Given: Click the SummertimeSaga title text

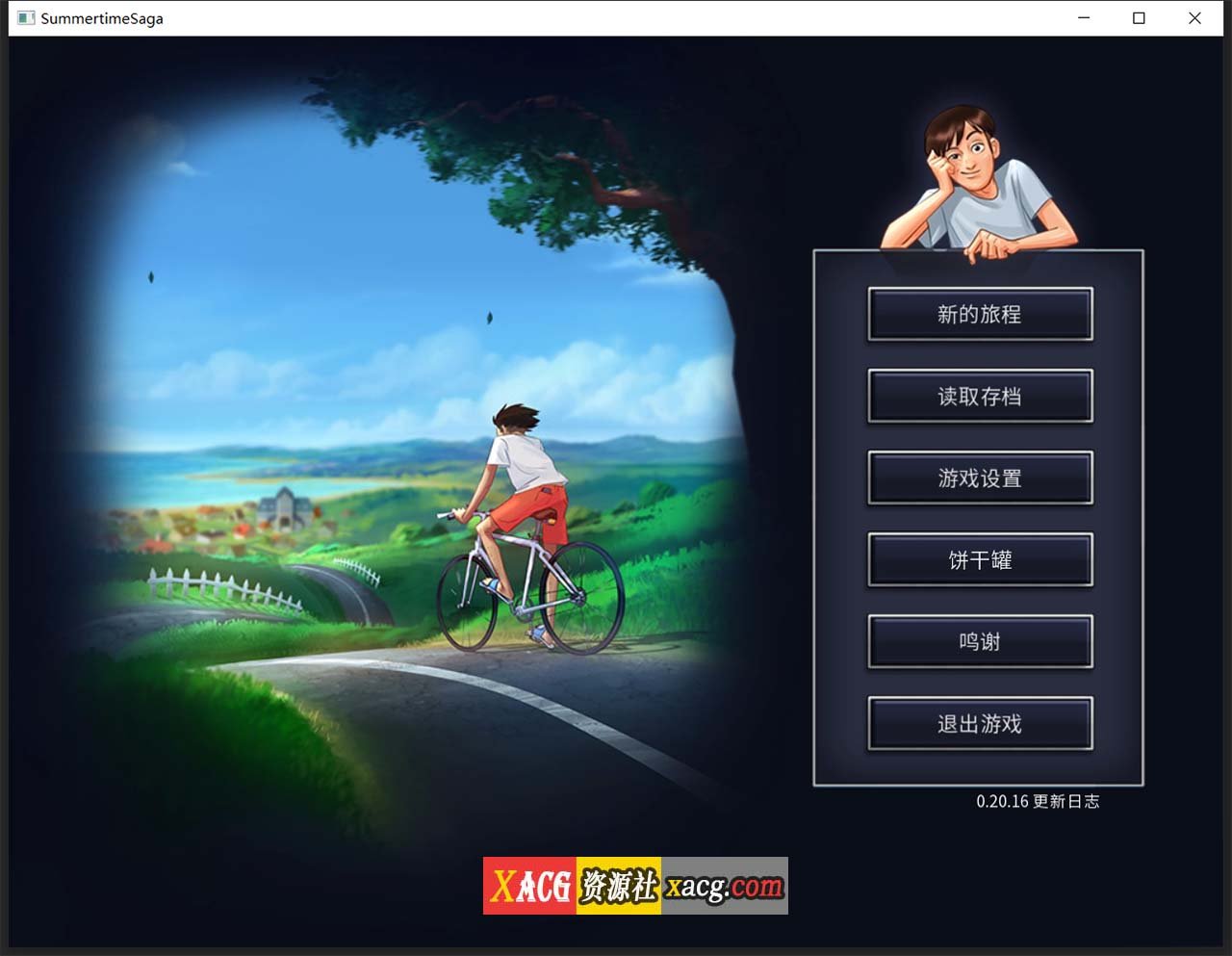Looking at the screenshot, I should 99,17.
